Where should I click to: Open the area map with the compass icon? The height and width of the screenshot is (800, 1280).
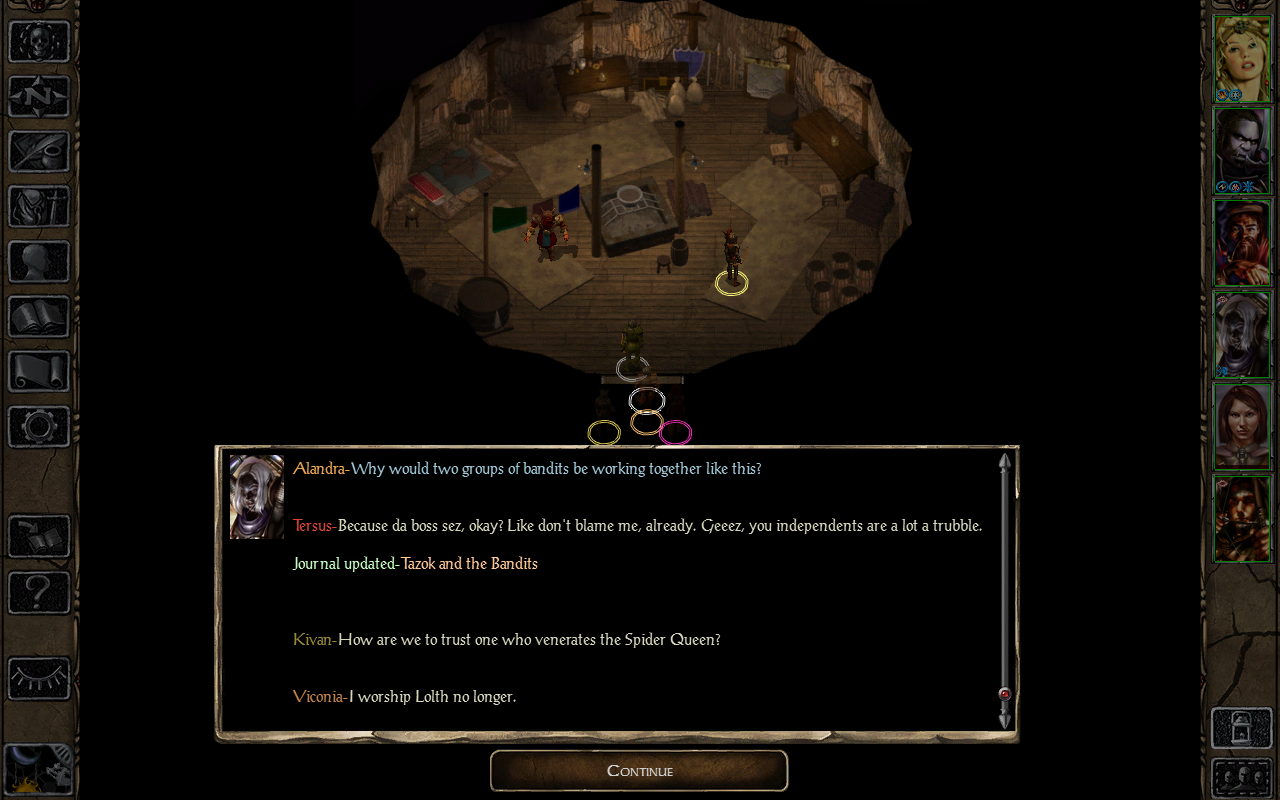(39, 97)
